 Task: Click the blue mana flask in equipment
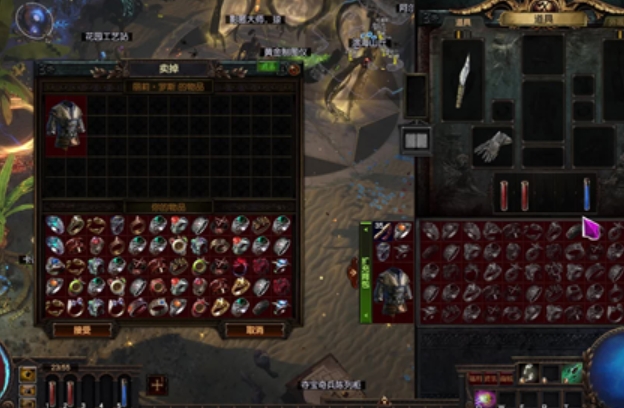point(586,193)
